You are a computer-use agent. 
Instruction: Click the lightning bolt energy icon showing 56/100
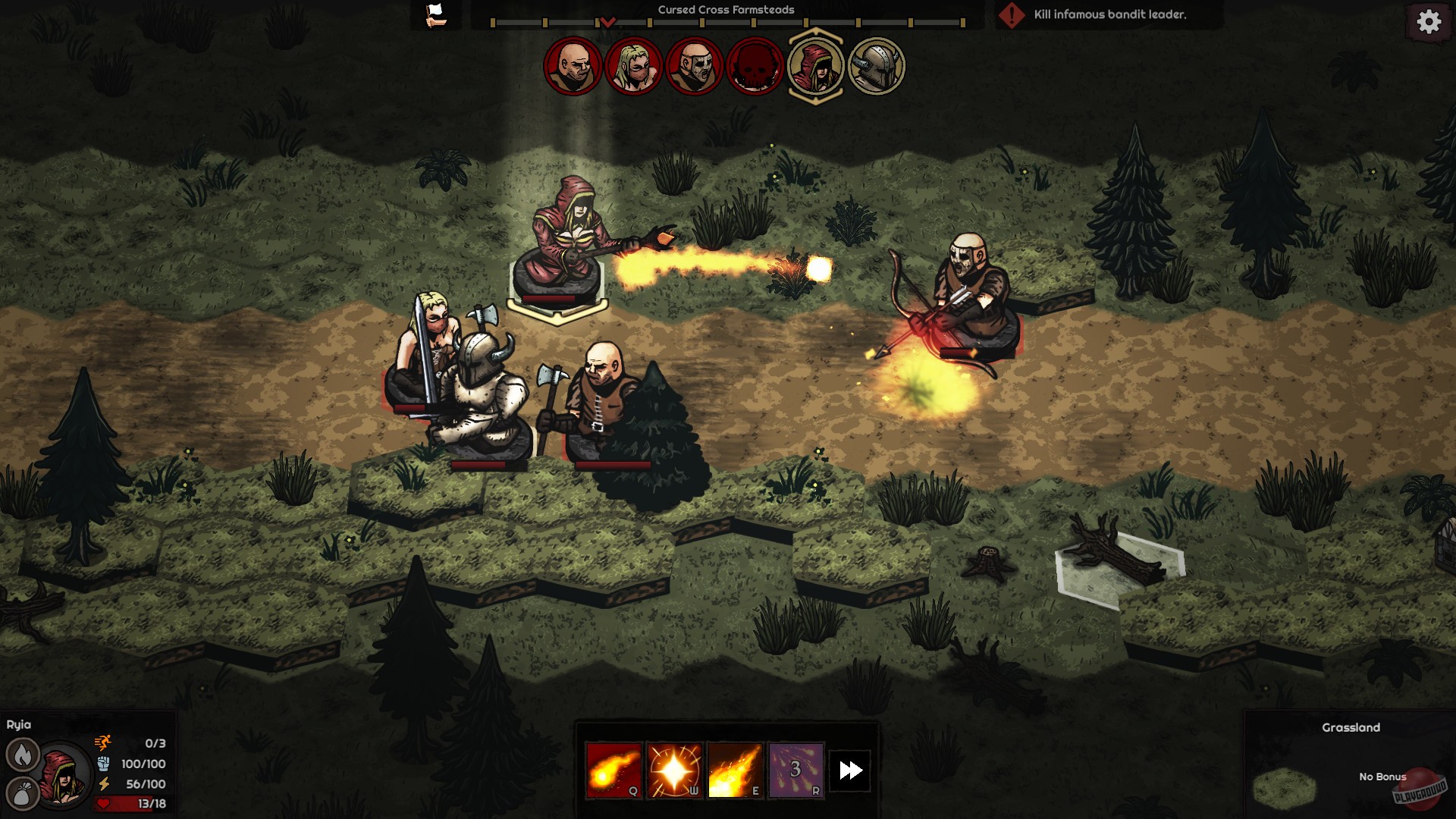(103, 783)
